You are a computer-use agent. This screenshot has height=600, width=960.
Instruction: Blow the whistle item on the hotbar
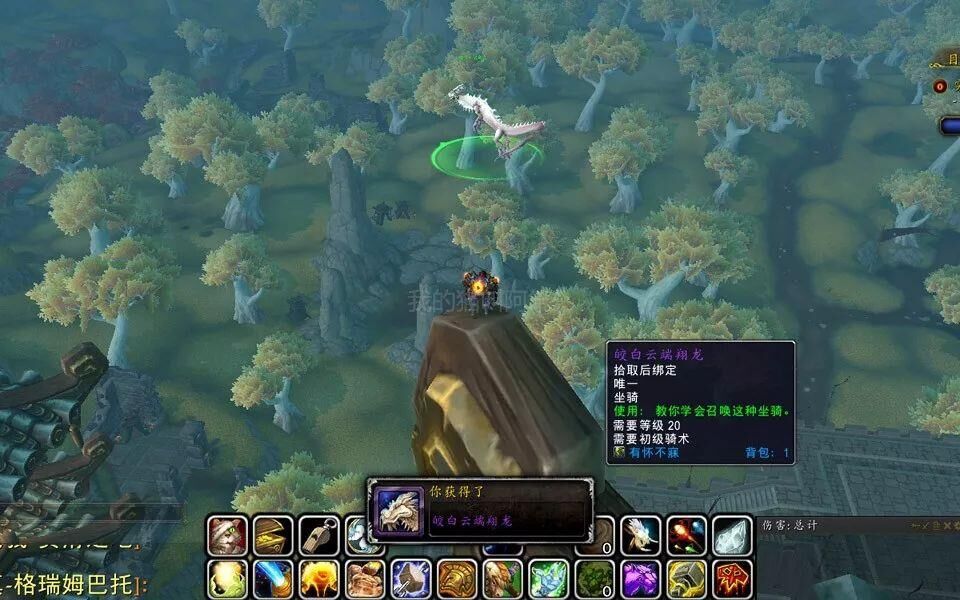pos(318,536)
